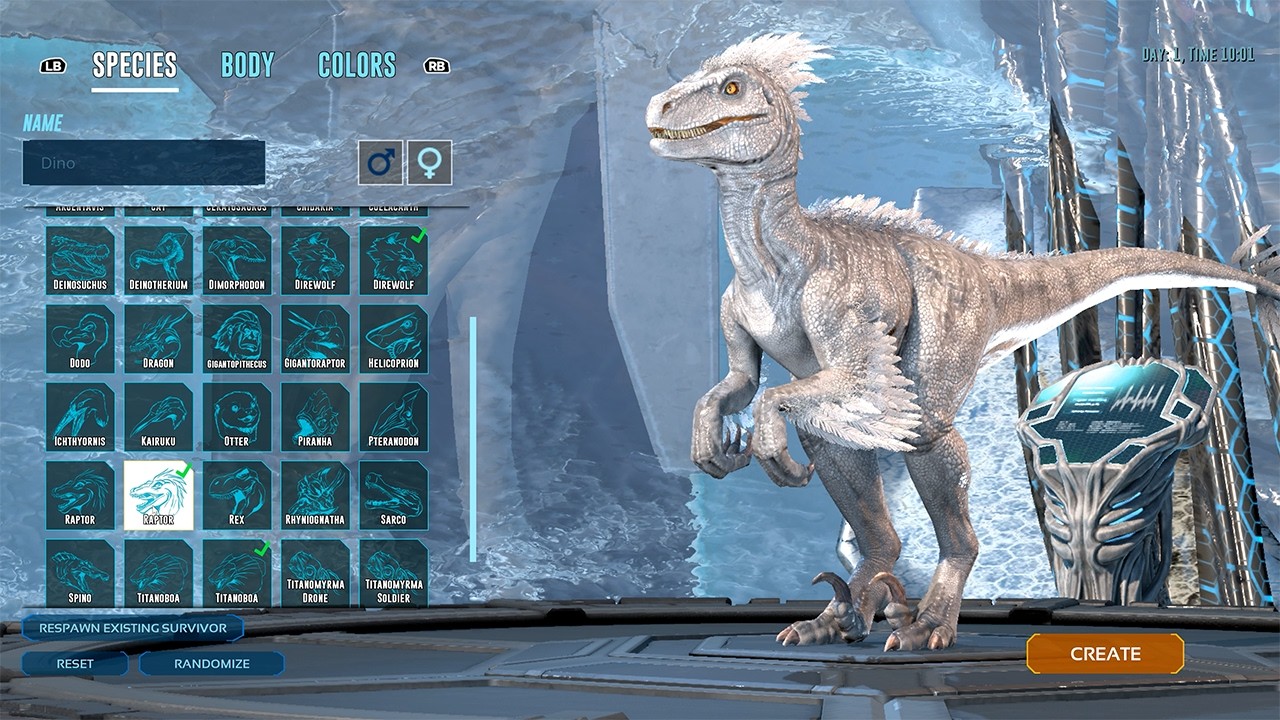Image resolution: width=1280 pixels, height=720 pixels.
Task: Select the Deinosuchus species tile
Action: (x=80, y=260)
